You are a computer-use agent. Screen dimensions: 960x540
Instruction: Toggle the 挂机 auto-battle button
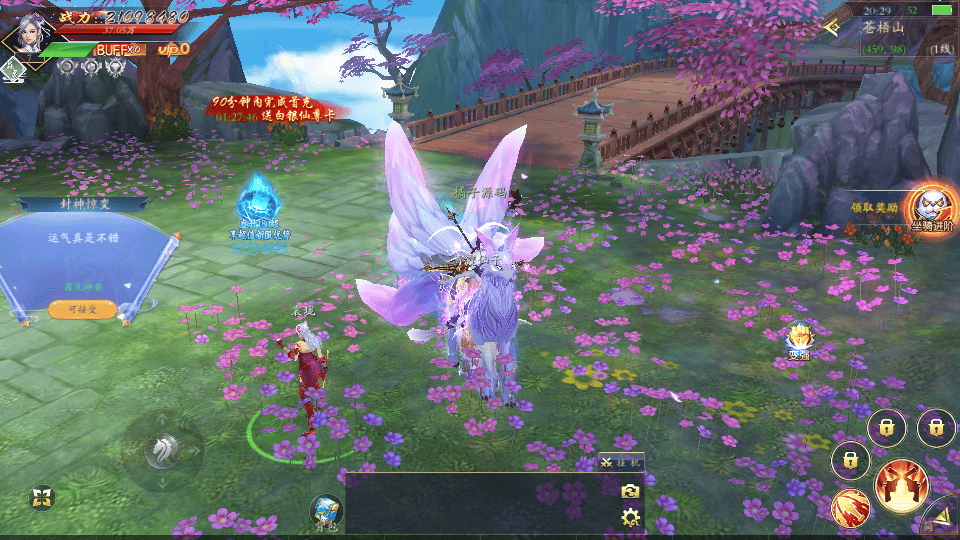[x=622, y=462]
